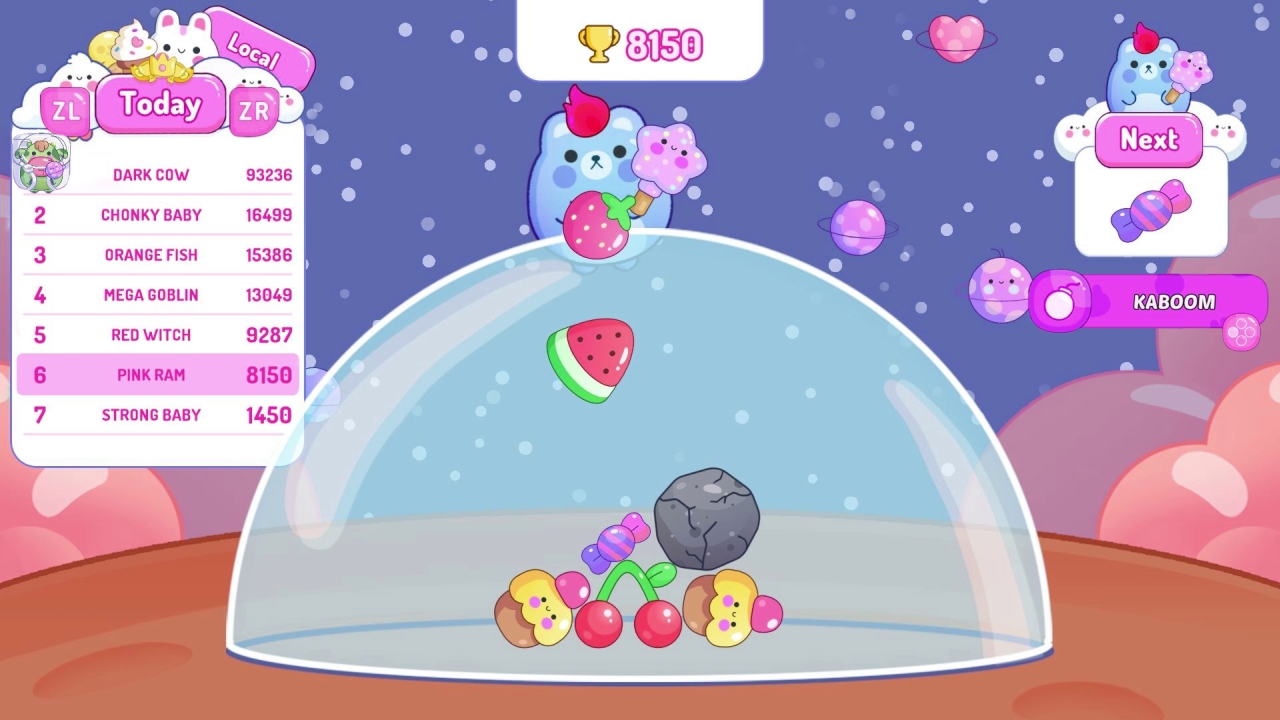Click the gamepad face-buttons icon beside KABOOM
This screenshot has height=720, width=1280.
1242,334
